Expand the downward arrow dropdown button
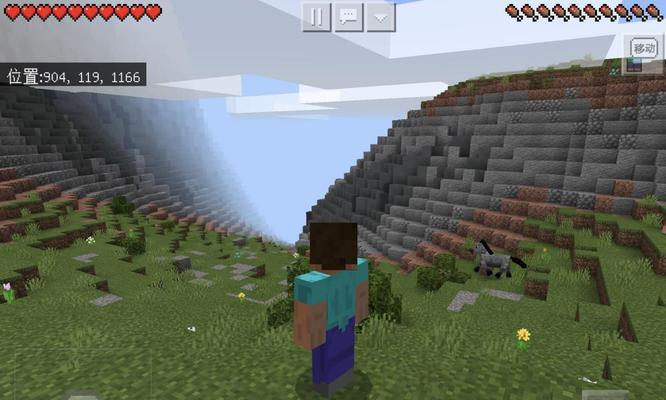This screenshot has width=666, height=400. 380,16
